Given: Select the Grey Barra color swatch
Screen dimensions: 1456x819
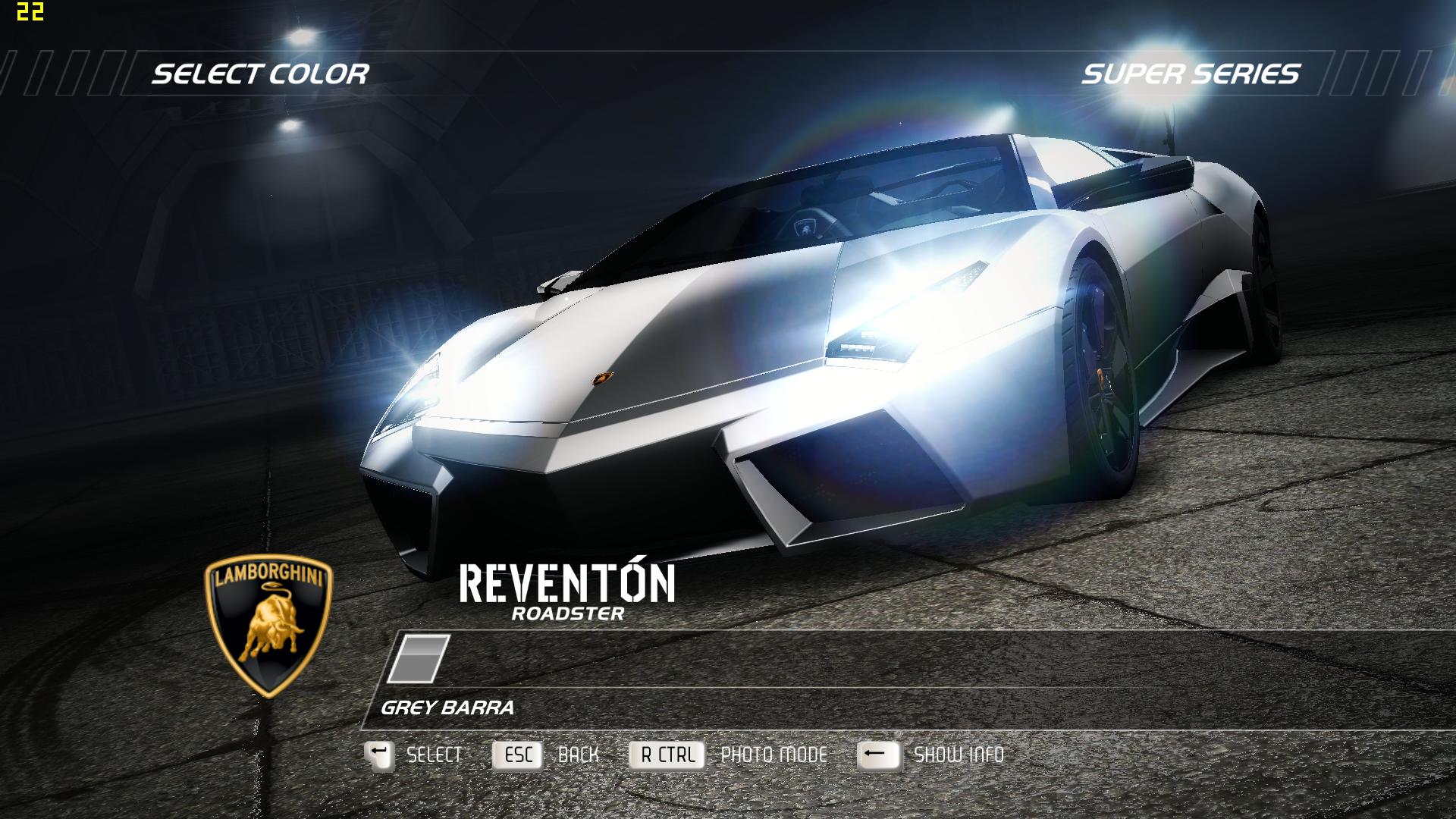Looking at the screenshot, I should pos(419,659).
